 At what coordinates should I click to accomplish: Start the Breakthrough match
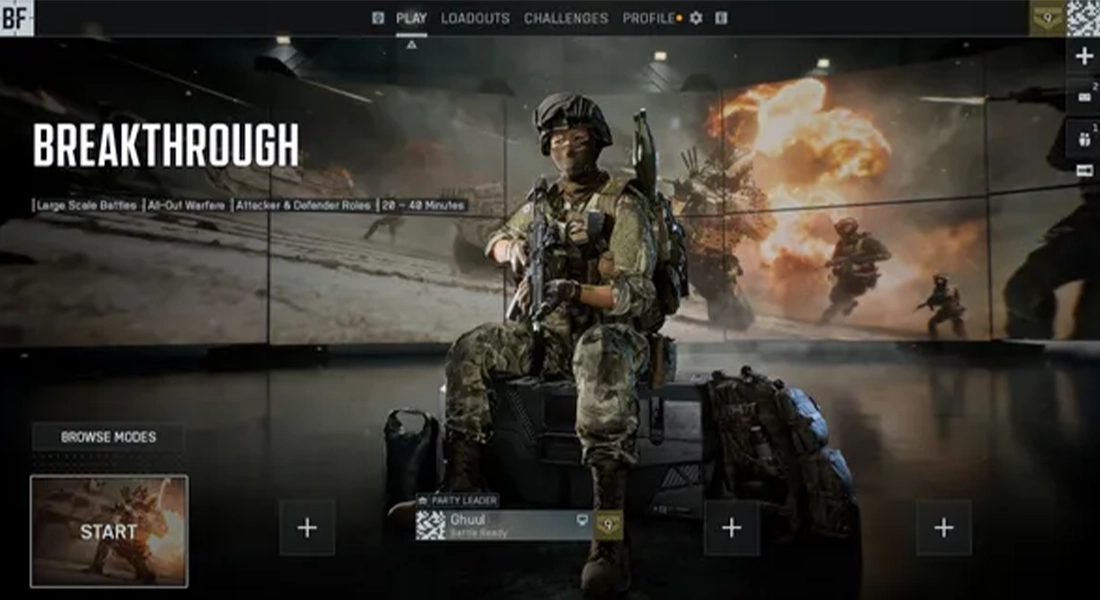[109, 530]
